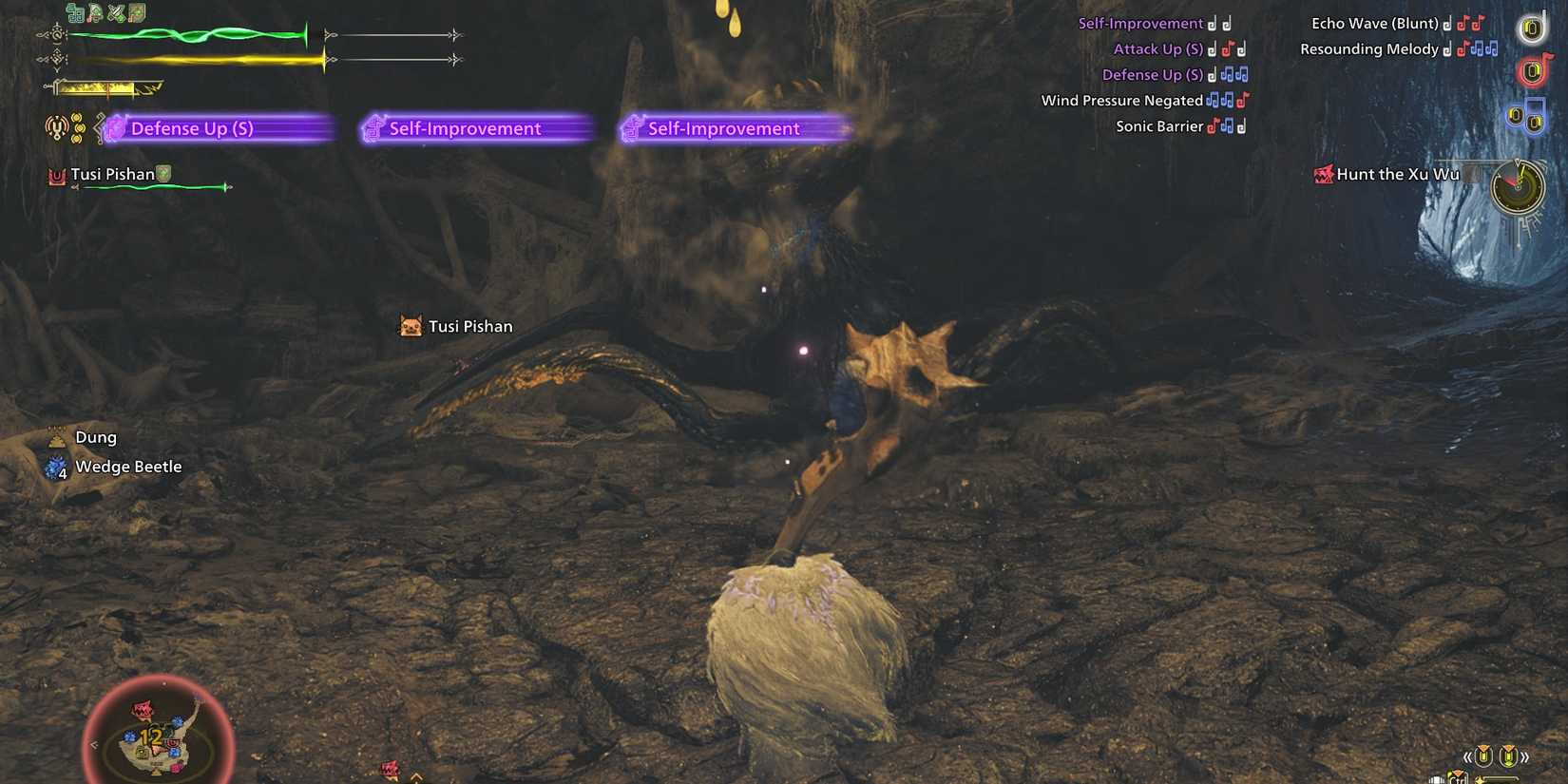Click the white note stock icon on the right
The height and width of the screenshot is (784, 1568).
click(x=1533, y=29)
